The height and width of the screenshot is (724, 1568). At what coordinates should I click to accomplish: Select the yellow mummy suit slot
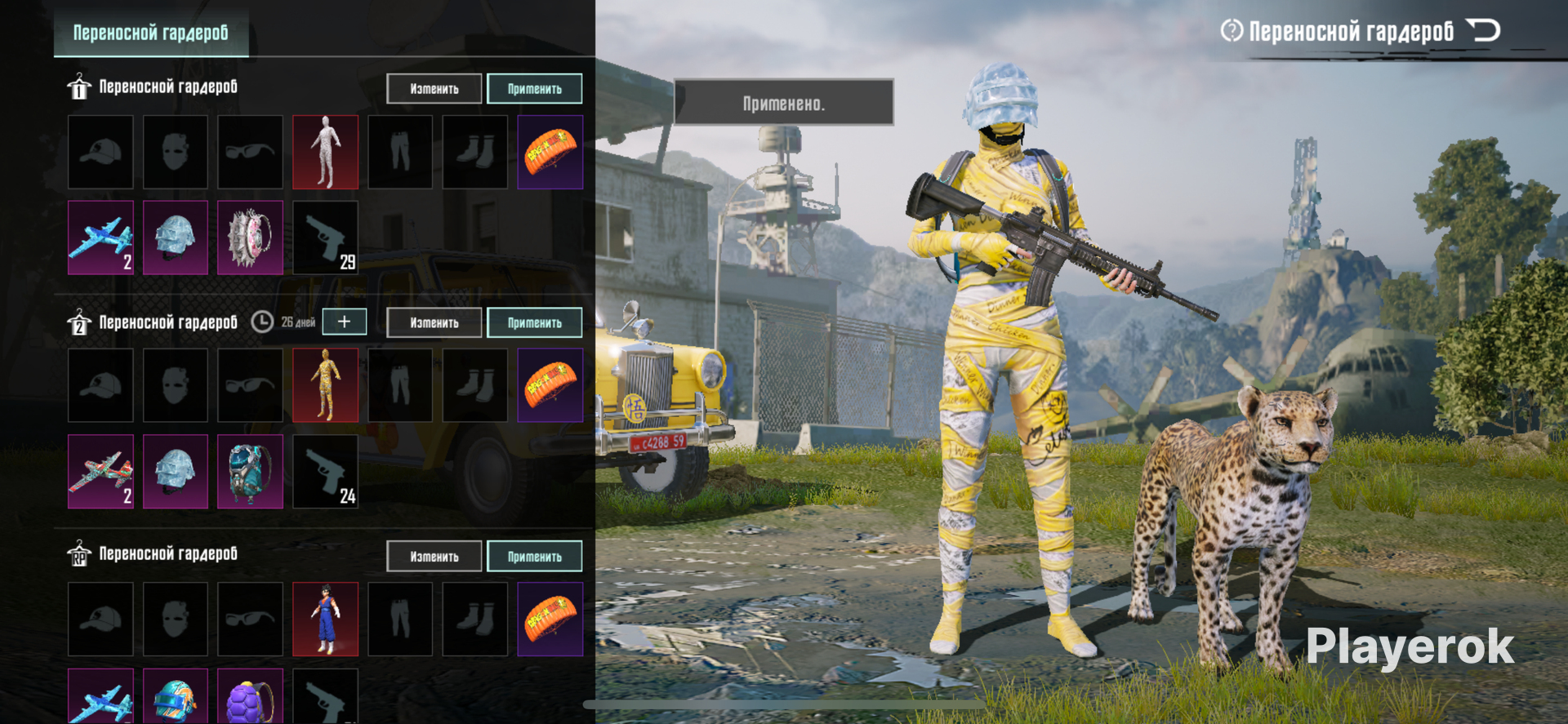point(325,386)
